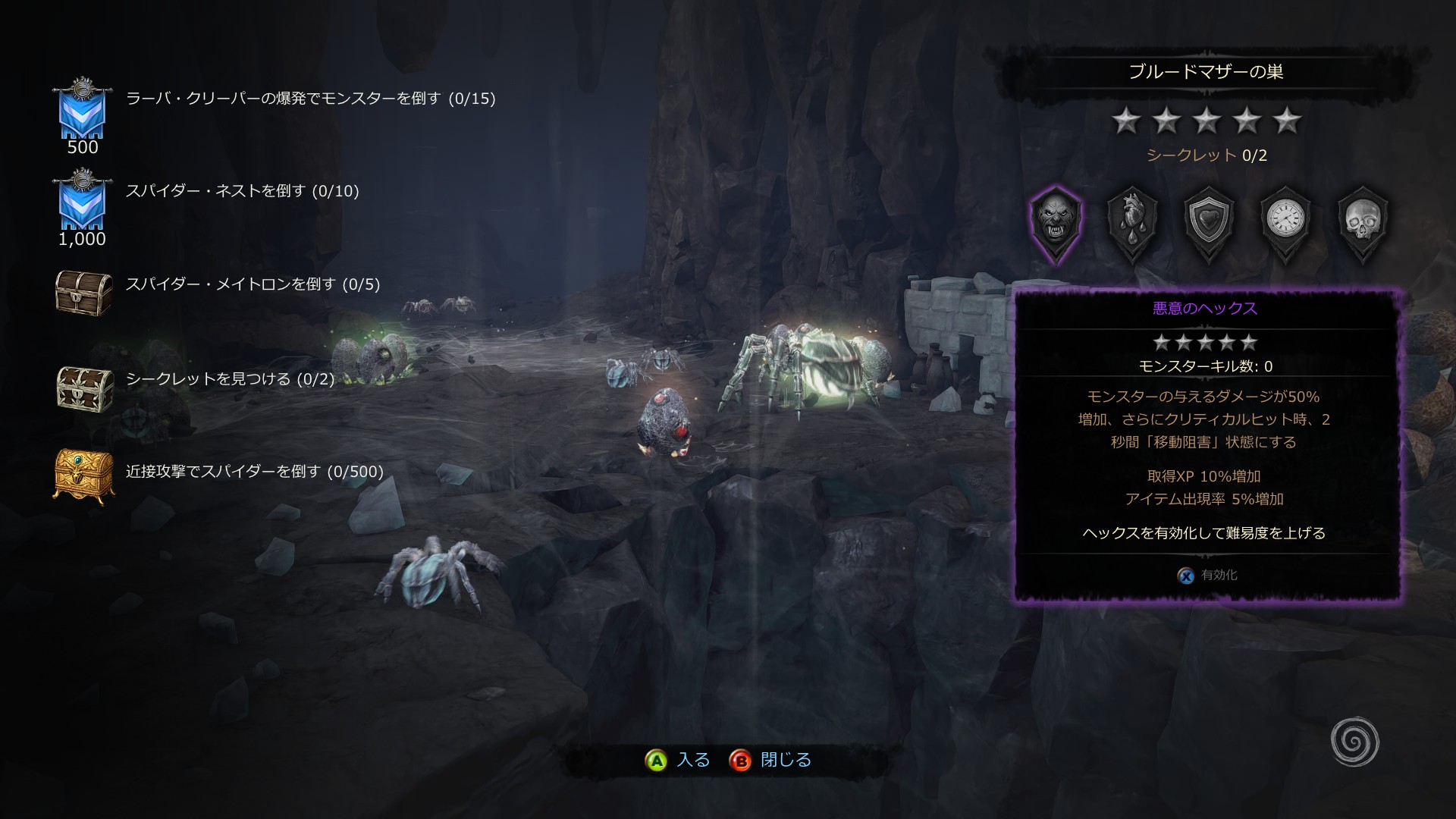Screen dimensions: 1456x819
Task: Select the skull hex emblem
Action: [1363, 221]
